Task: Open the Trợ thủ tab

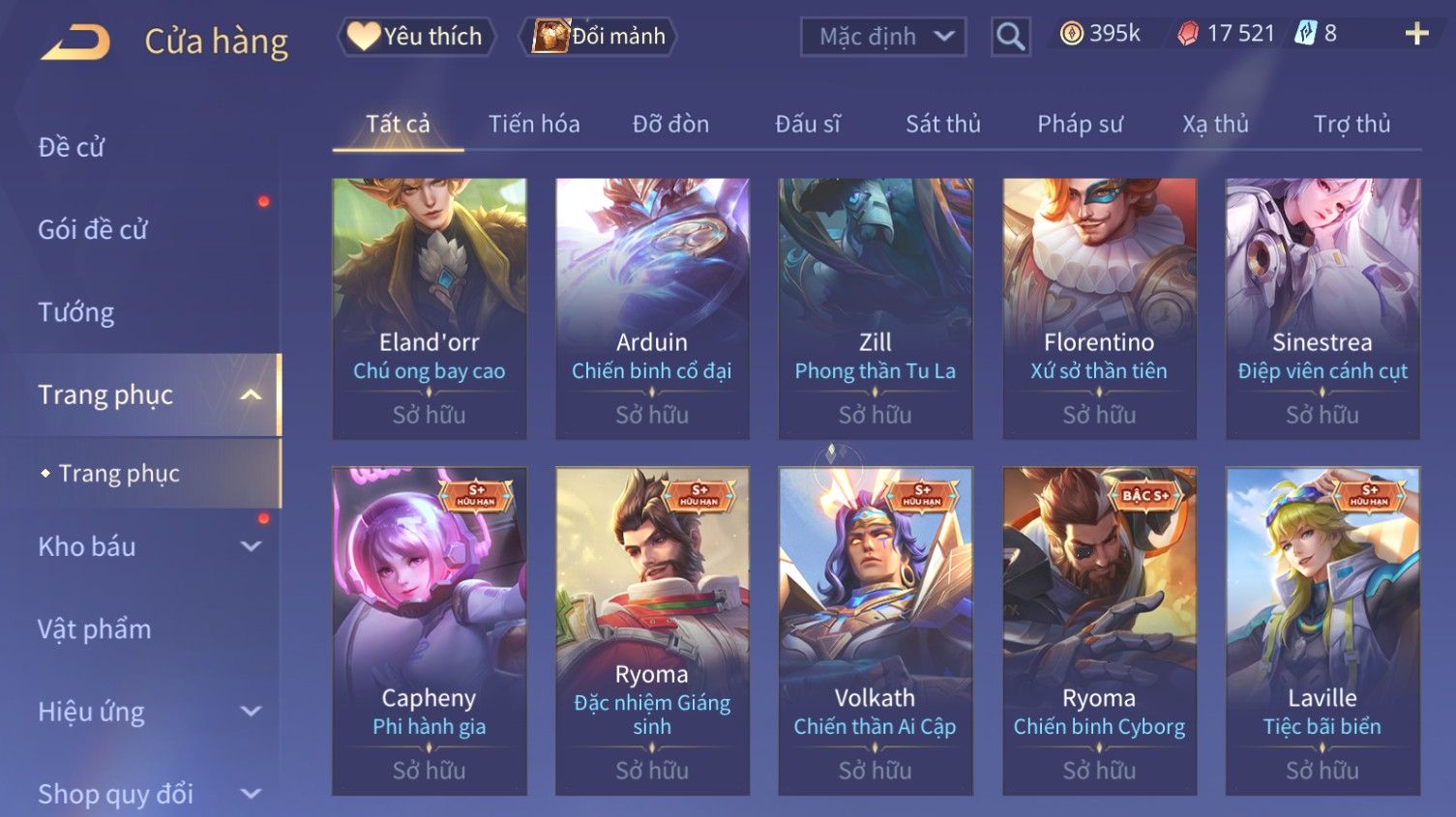Action: [x=1352, y=124]
